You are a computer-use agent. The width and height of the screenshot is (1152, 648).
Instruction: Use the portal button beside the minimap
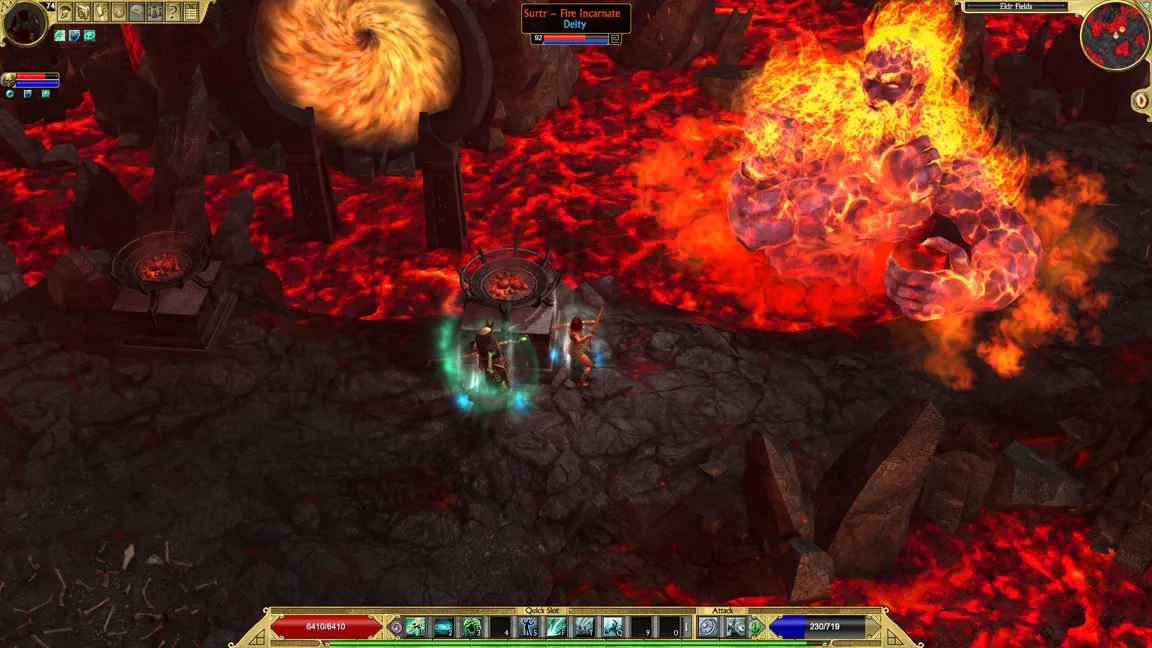pyautogui.click(x=1141, y=101)
